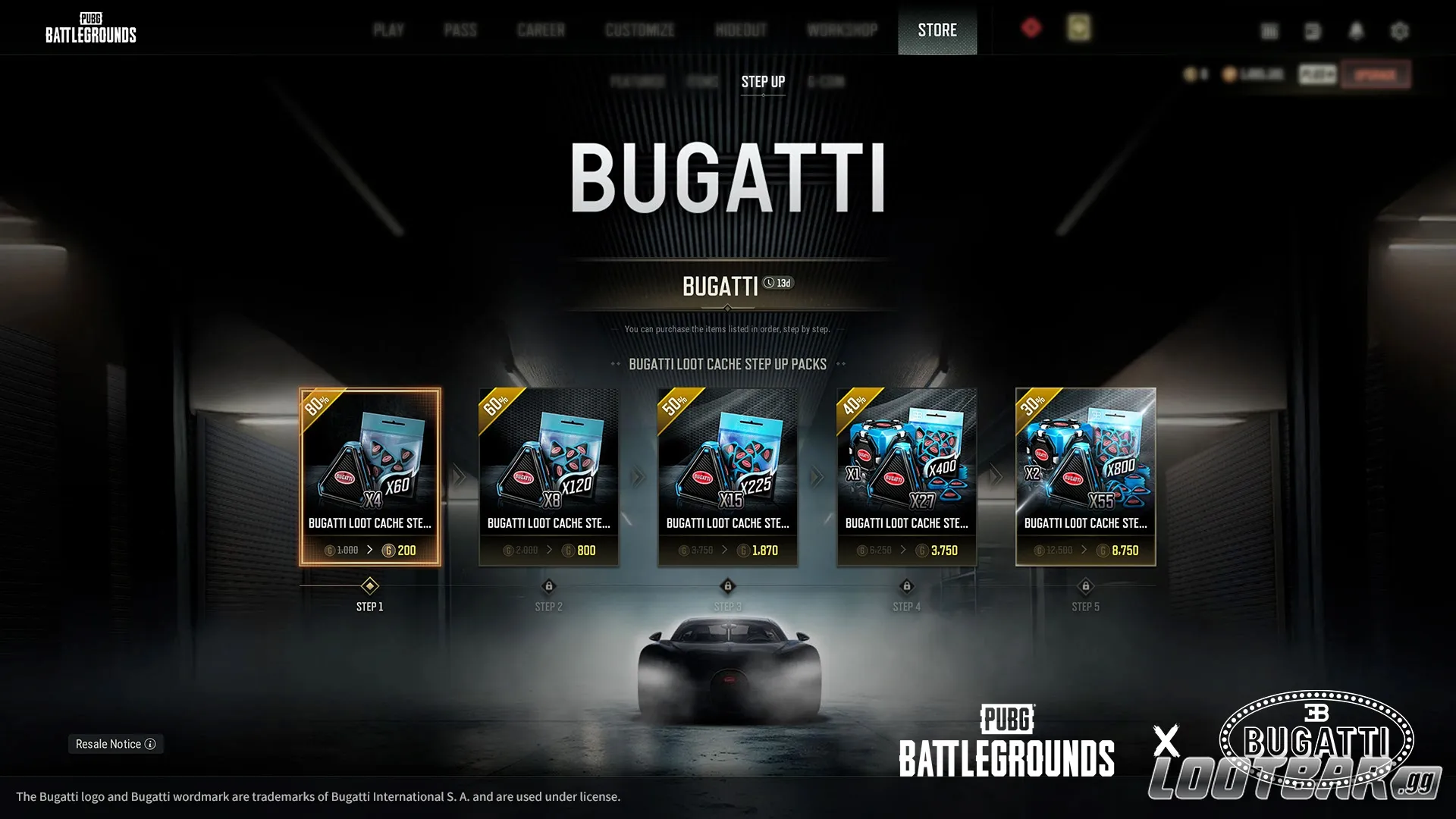Switch to the FEATURED store sub-tab

coord(638,82)
